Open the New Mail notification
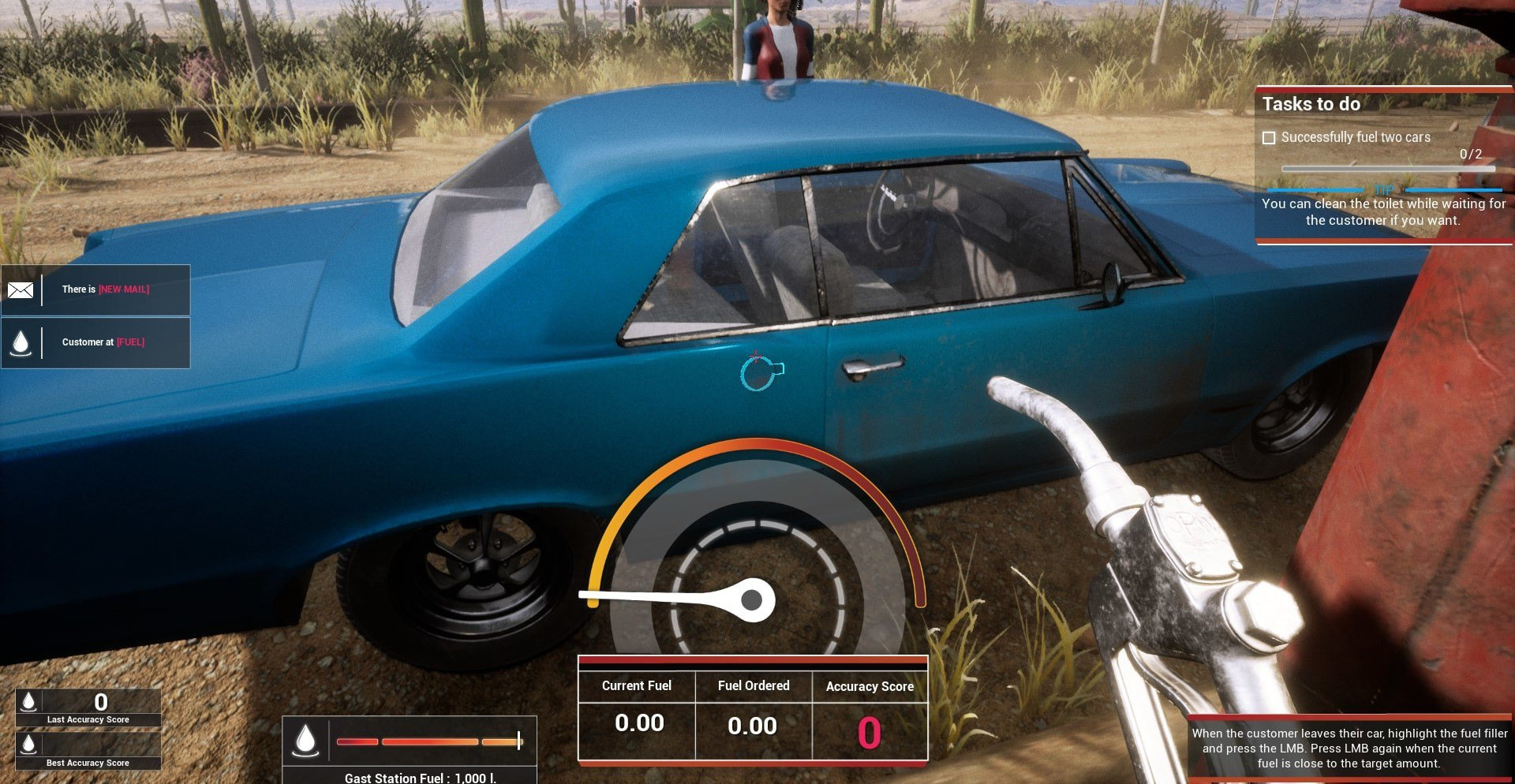Viewport: 1515px width, 784px height. 106,289
